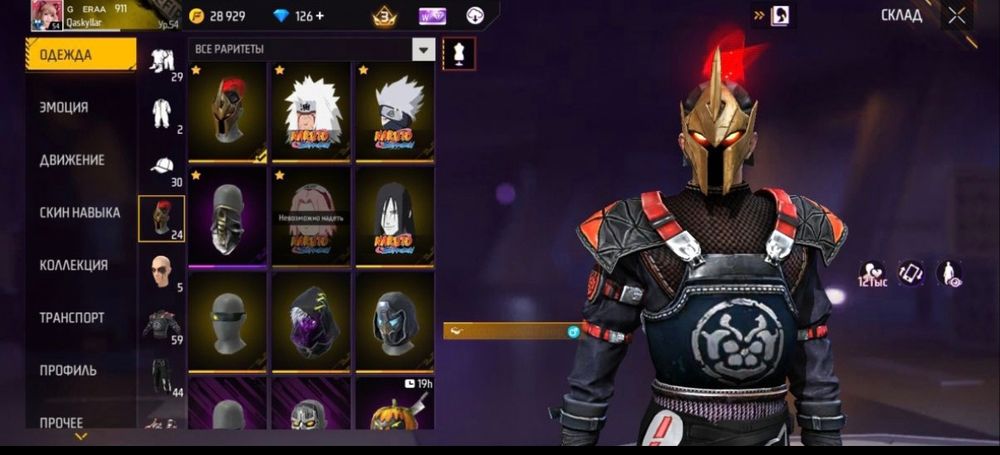Image resolution: width=1000 pixels, height=455 pixels.
Task: Select the golden spartan helmet item
Action: [x=227, y=111]
